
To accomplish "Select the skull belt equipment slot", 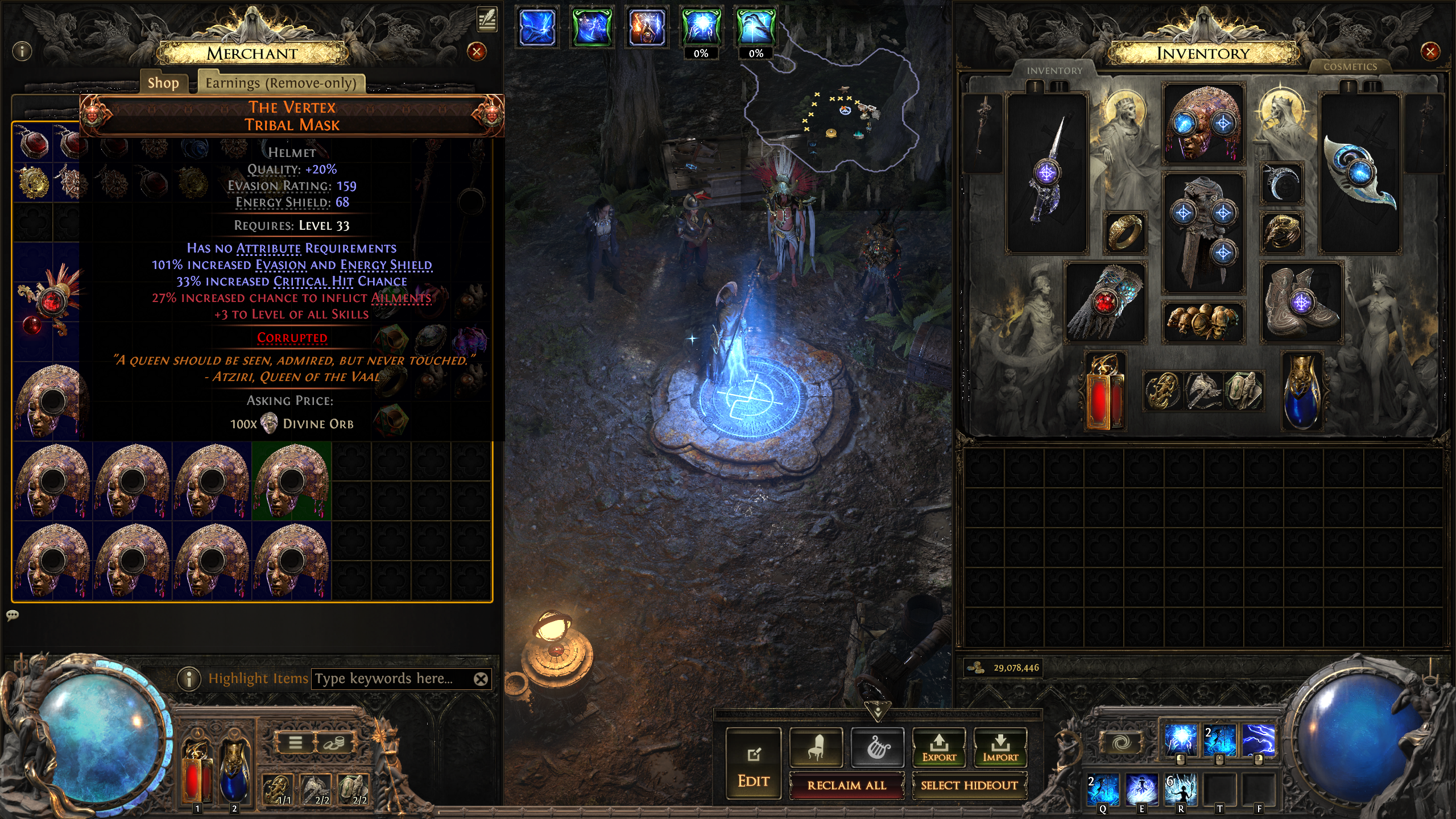I will pyautogui.click(x=1203, y=321).
